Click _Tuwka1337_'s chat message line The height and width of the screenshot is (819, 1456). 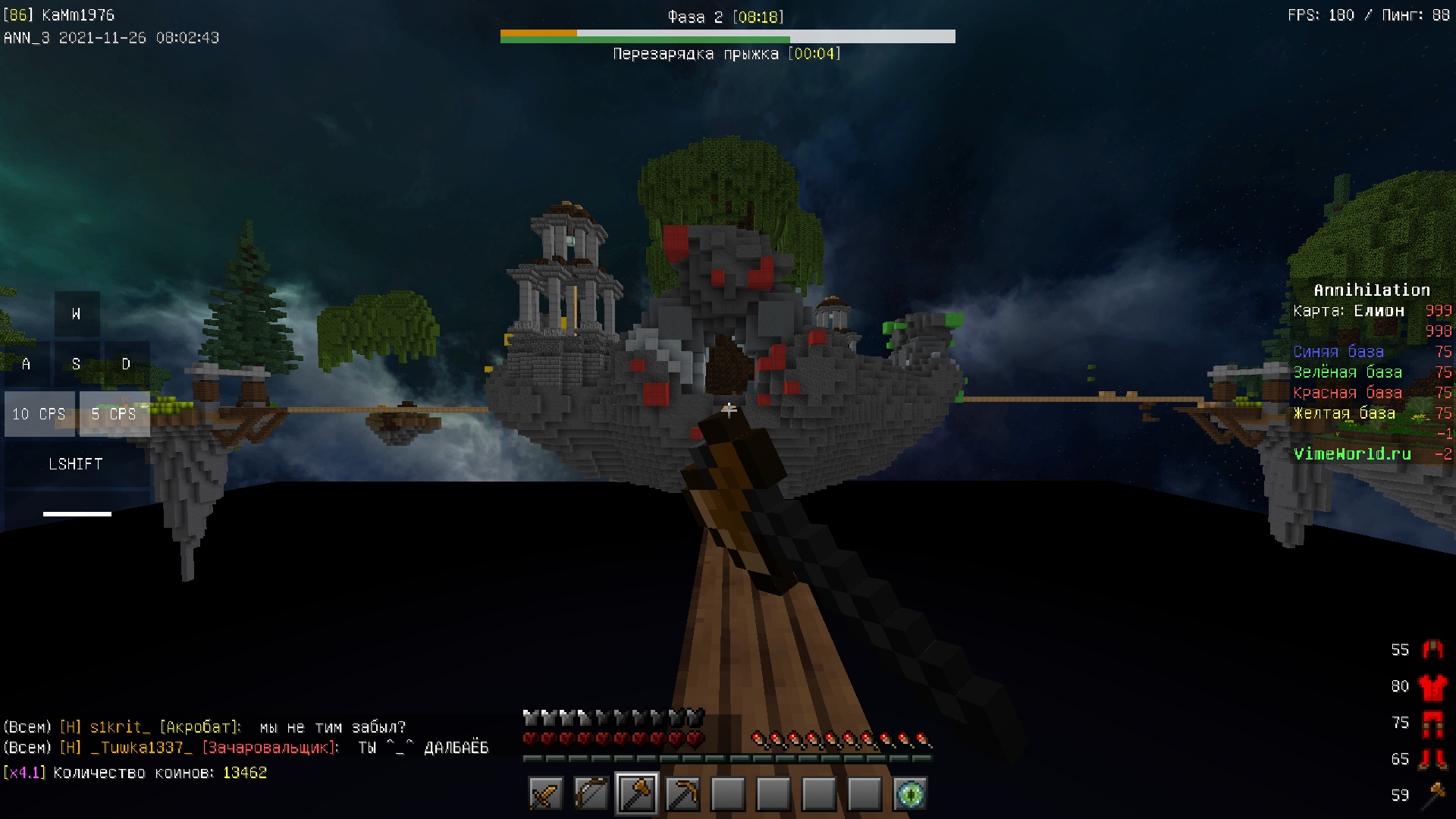[246, 748]
